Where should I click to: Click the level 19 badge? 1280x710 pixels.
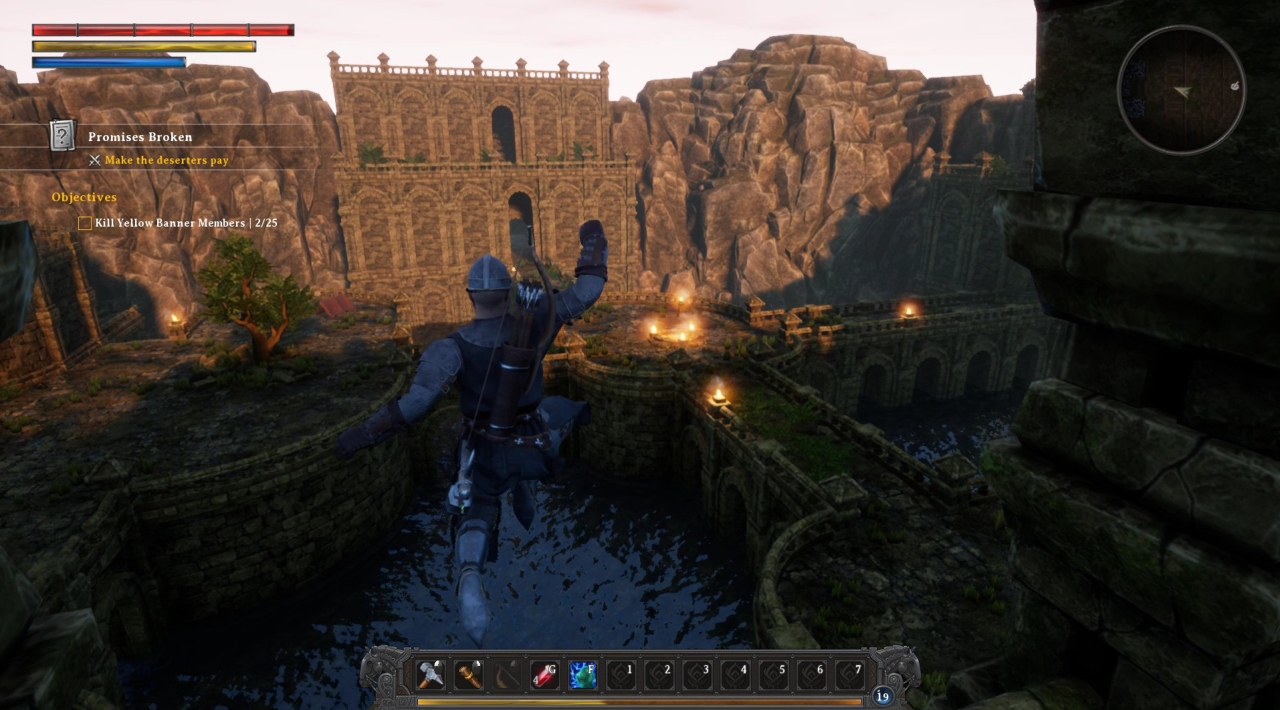[x=882, y=696]
